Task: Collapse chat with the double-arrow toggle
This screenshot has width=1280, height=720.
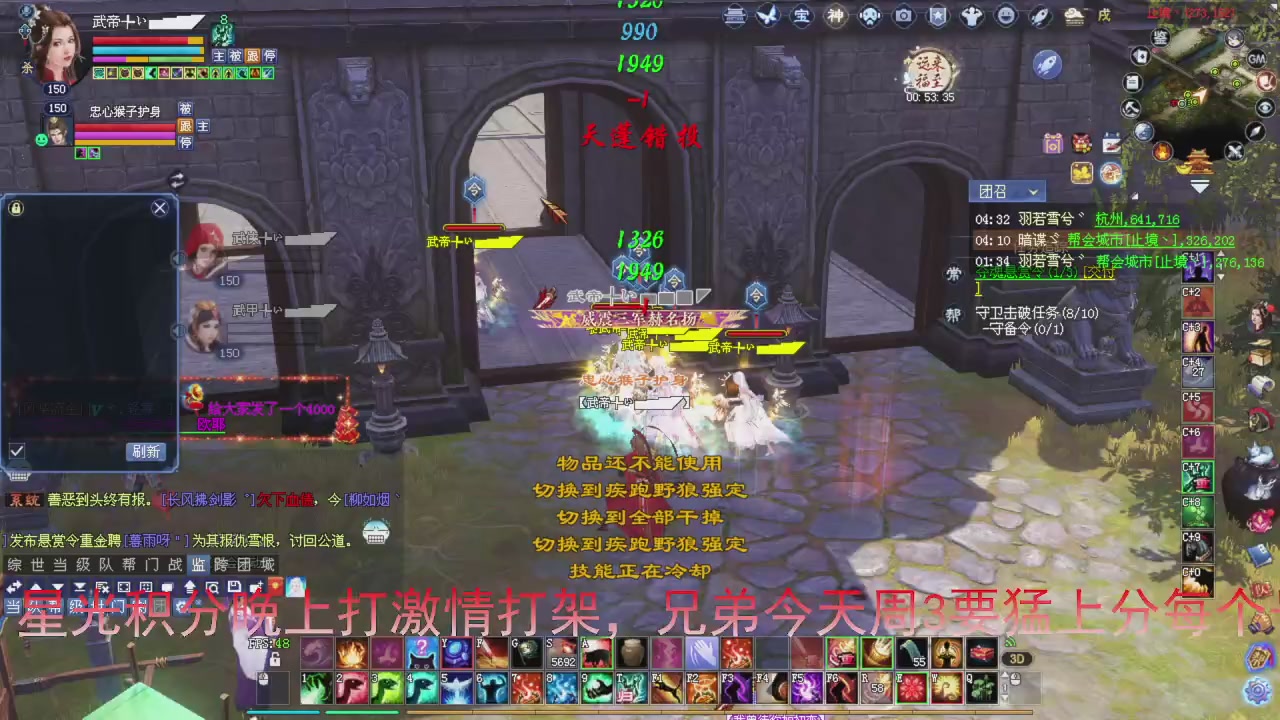Action: [x=14, y=586]
